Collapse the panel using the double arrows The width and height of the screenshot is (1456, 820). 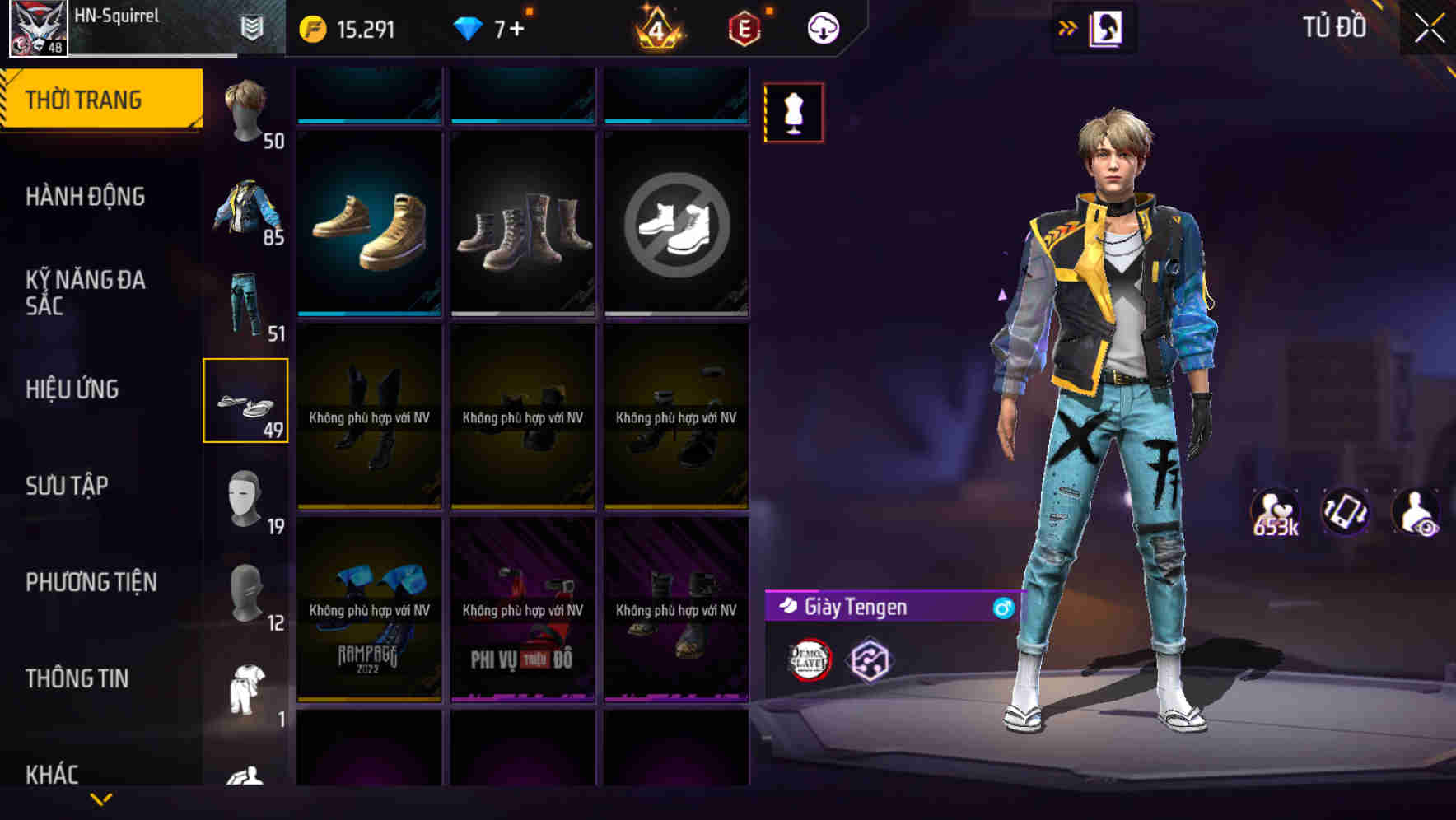pyautogui.click(x=1068, y=27)
